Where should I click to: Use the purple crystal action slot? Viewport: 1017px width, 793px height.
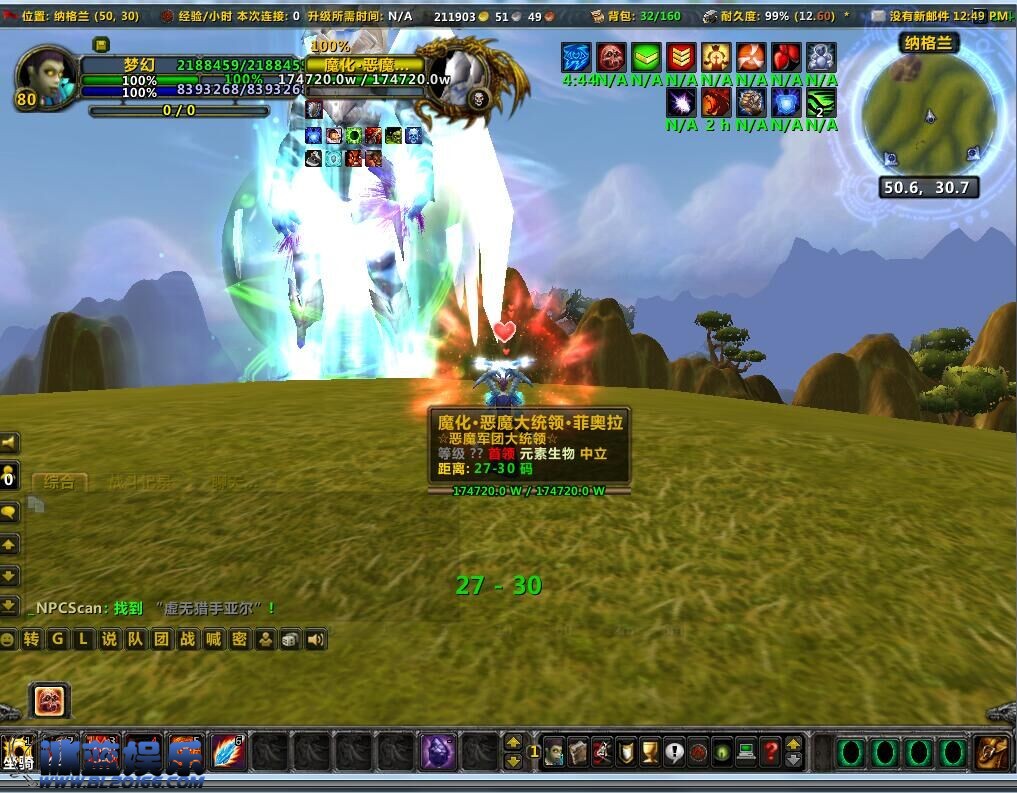tap(437, 752)
